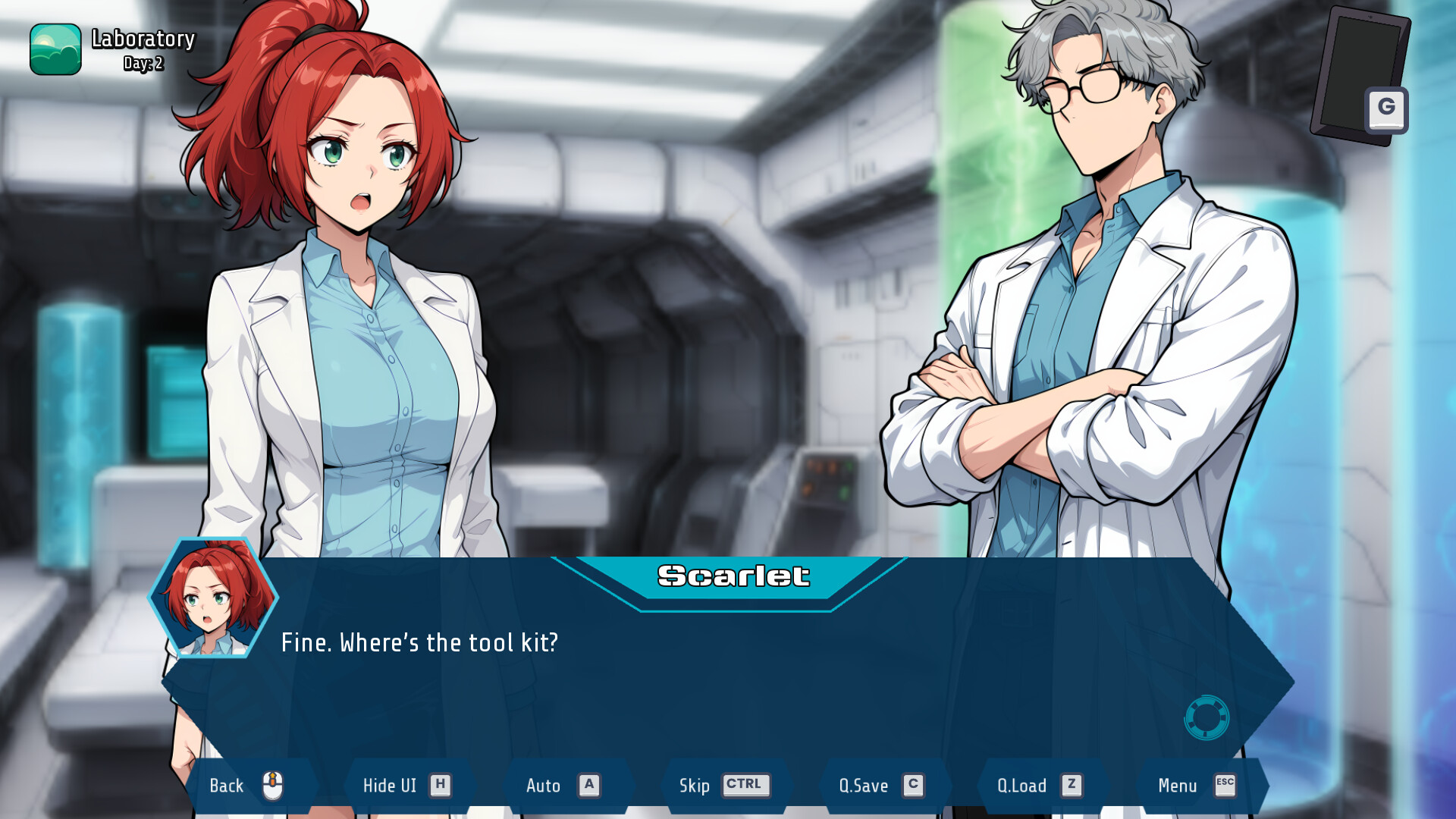
Task: Click the CTRL badge on the Skip button
Action: [x=746, y=785]
